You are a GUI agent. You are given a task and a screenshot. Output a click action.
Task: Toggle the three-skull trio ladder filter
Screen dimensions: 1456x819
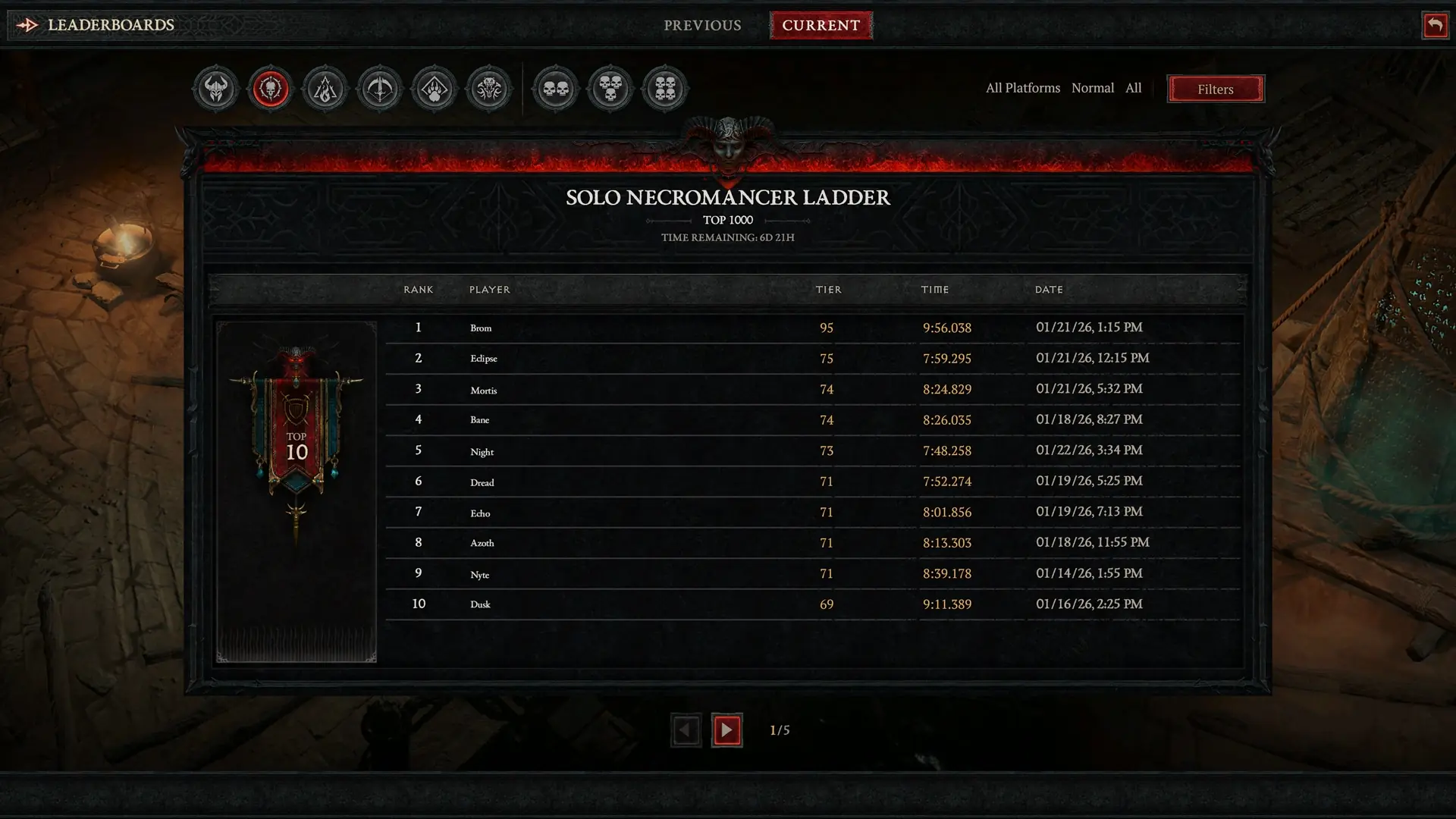tap(610, 88)
